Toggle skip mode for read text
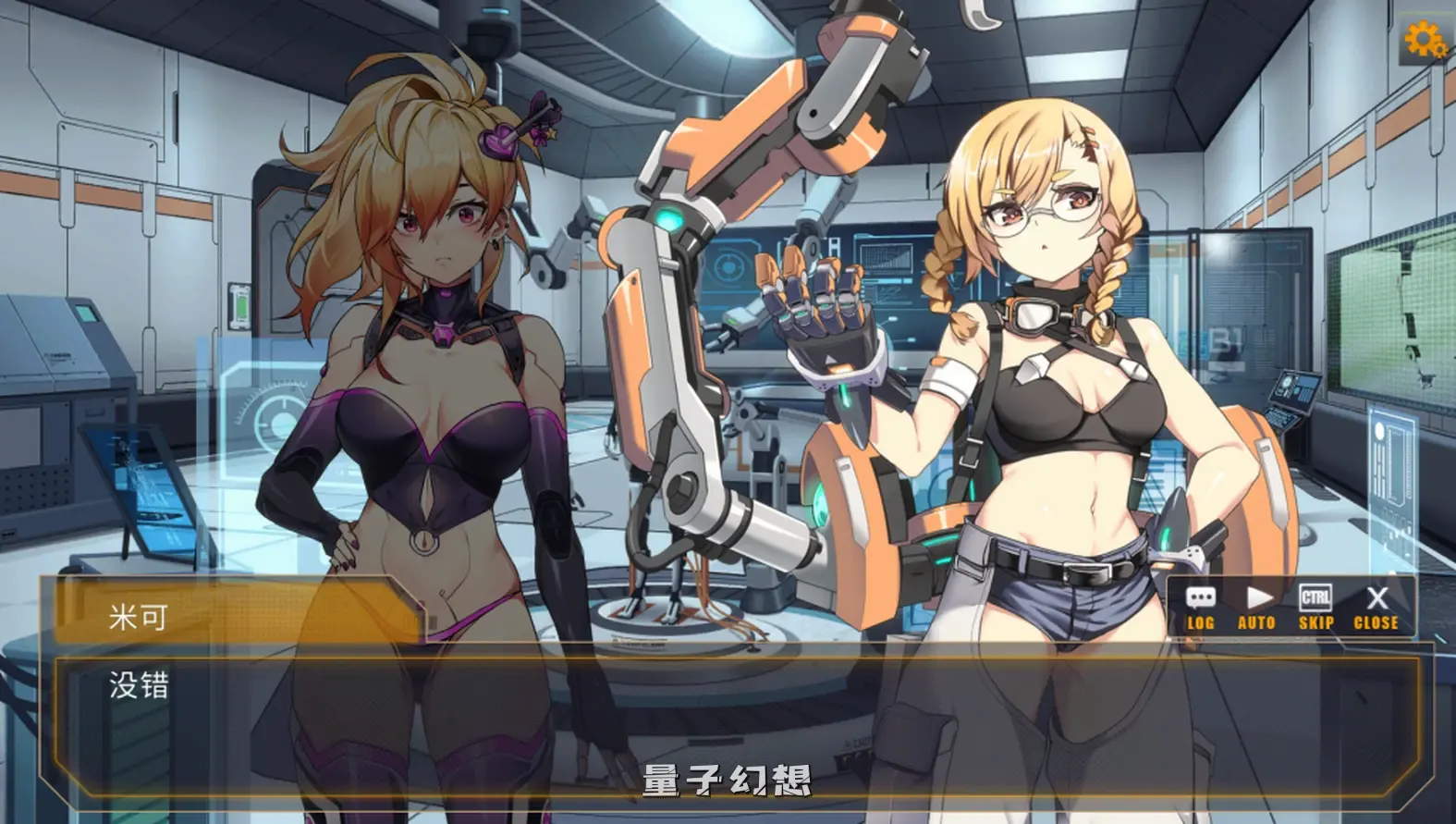The width and height of the screenshot is (1456, 824). (x=1315, y=606)
